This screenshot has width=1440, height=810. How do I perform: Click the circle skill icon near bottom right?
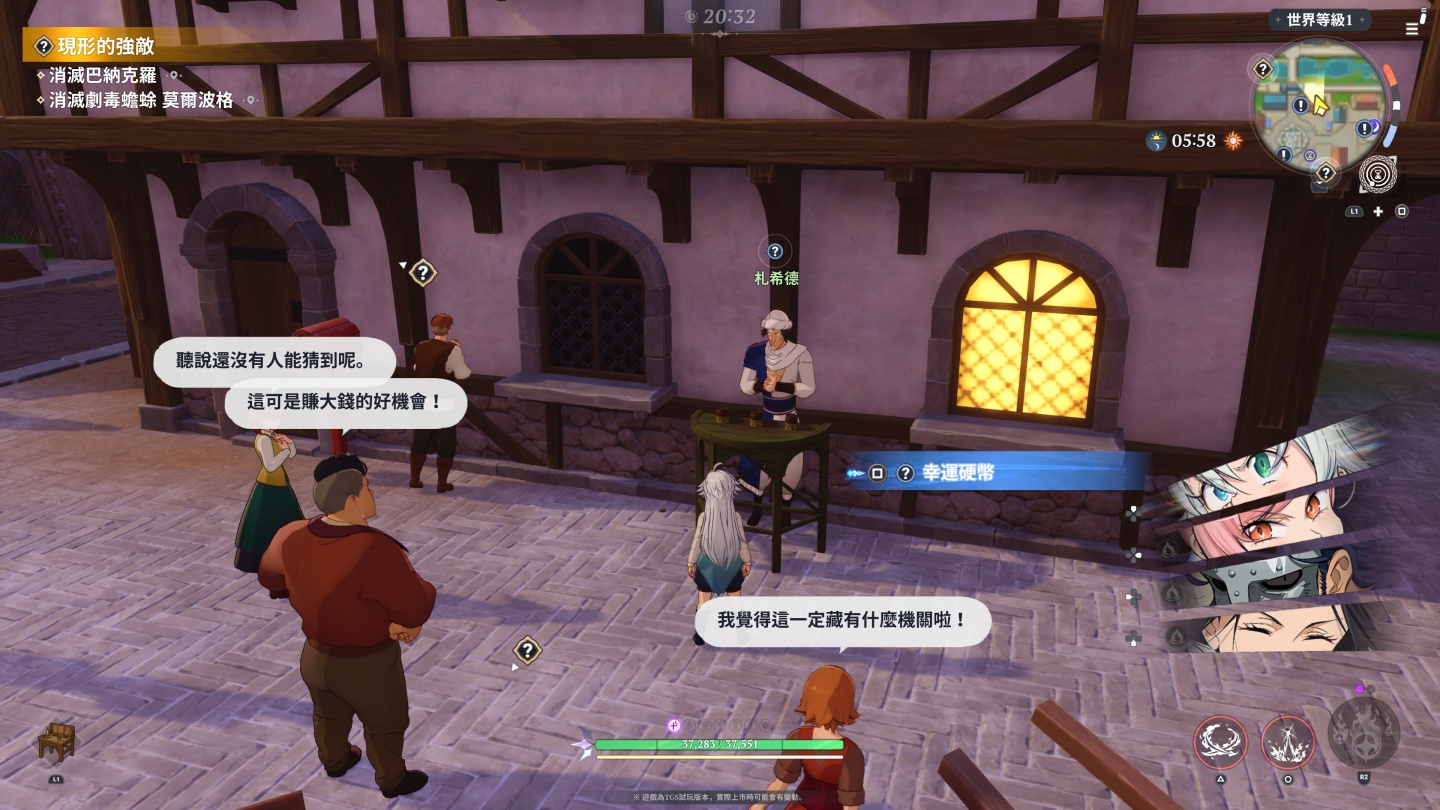pos(1289,744)
